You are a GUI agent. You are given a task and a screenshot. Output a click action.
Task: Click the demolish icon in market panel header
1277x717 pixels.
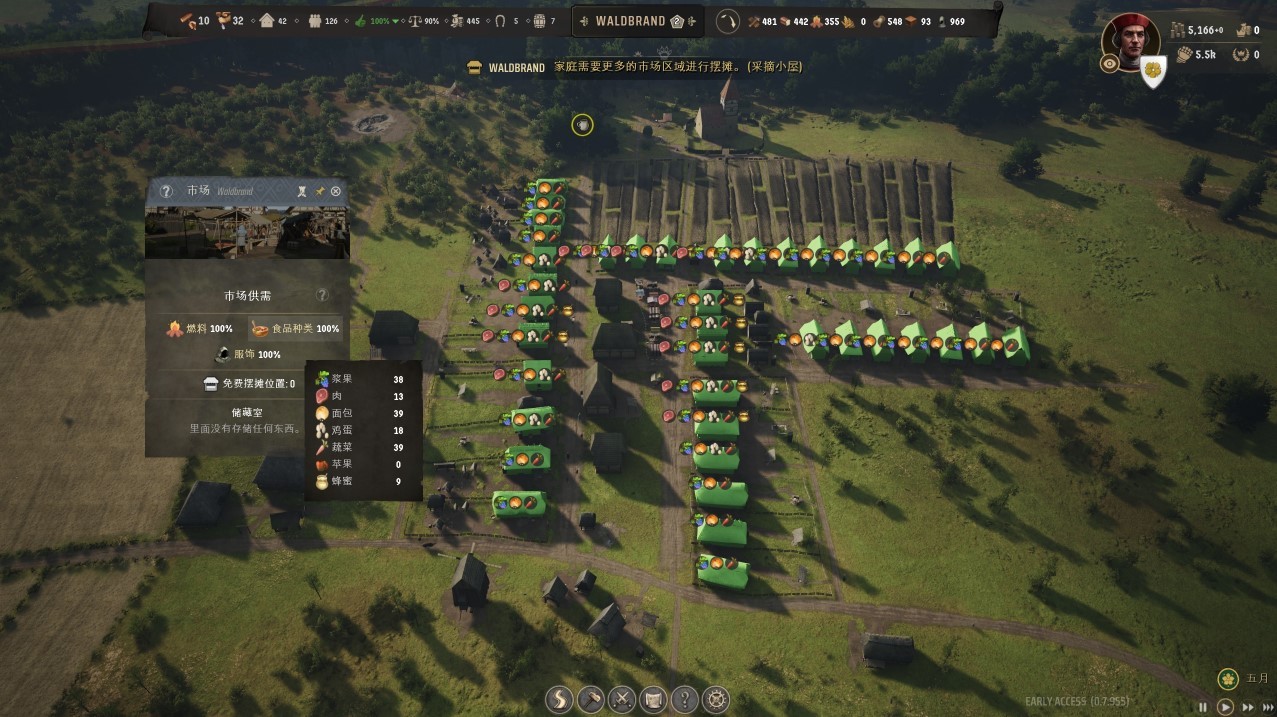tap(303, 191)
